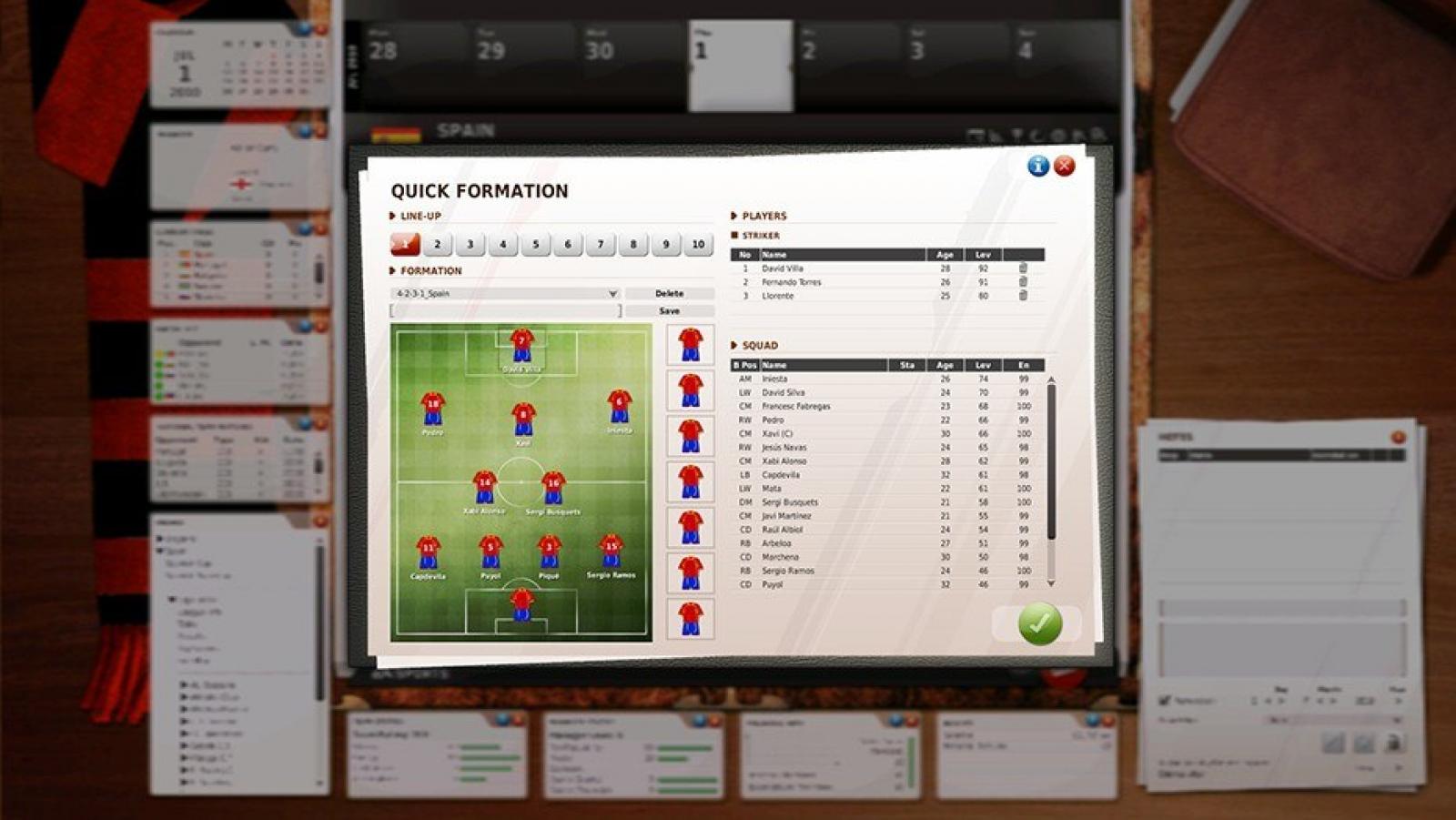Expand the Squad section header
Screen dimensions: 1456x820
coord(759,346)
